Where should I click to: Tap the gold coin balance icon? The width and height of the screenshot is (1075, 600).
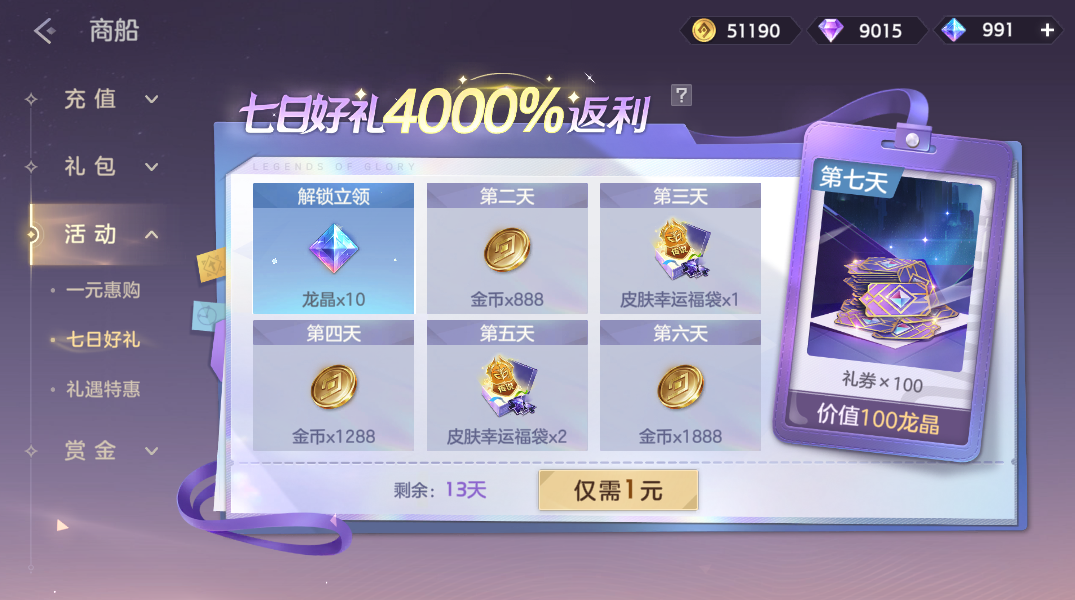pyautogui.click(x=705, y=30)
